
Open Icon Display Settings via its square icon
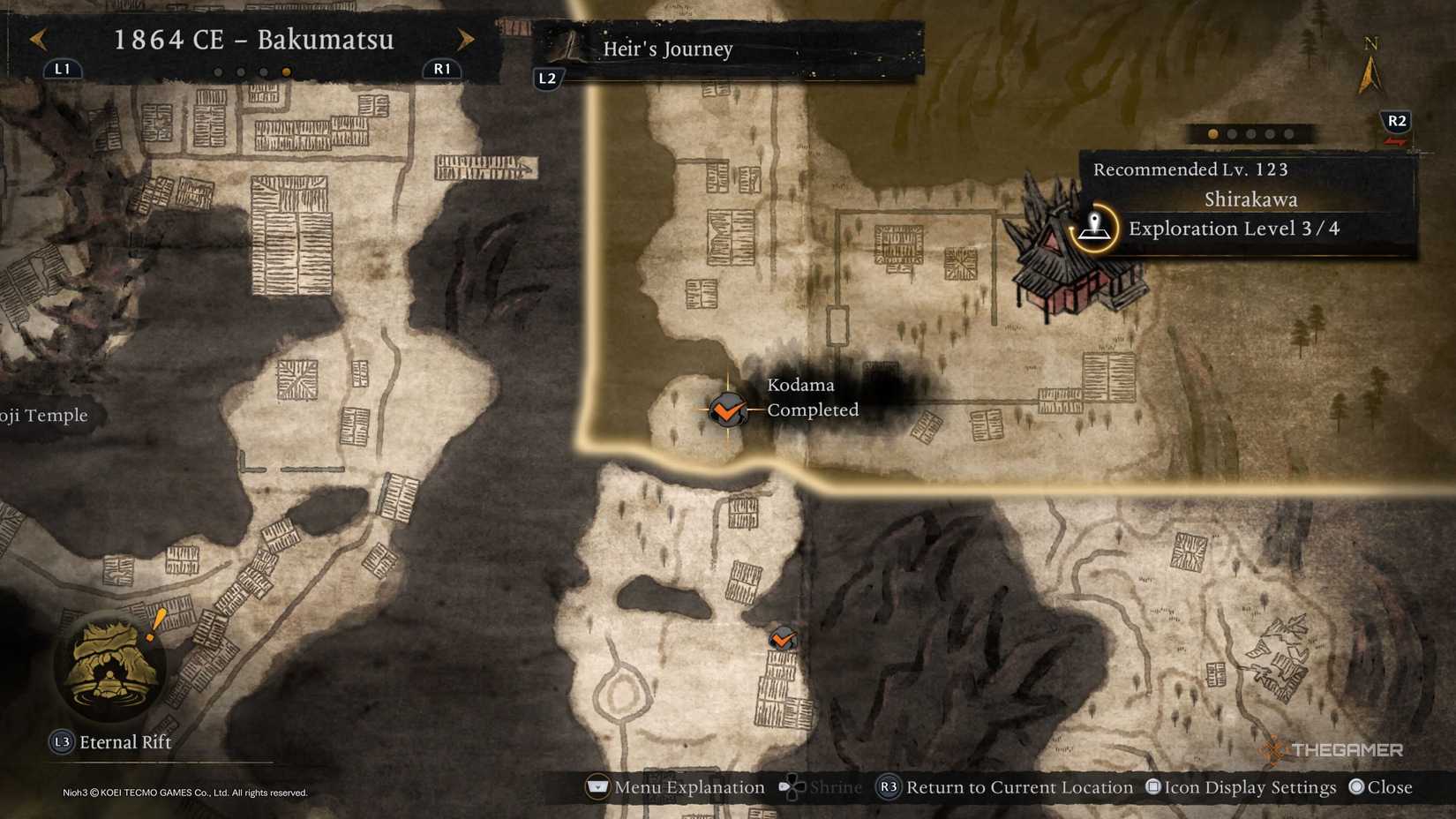pyautogui.click(x=1154, y=787)
